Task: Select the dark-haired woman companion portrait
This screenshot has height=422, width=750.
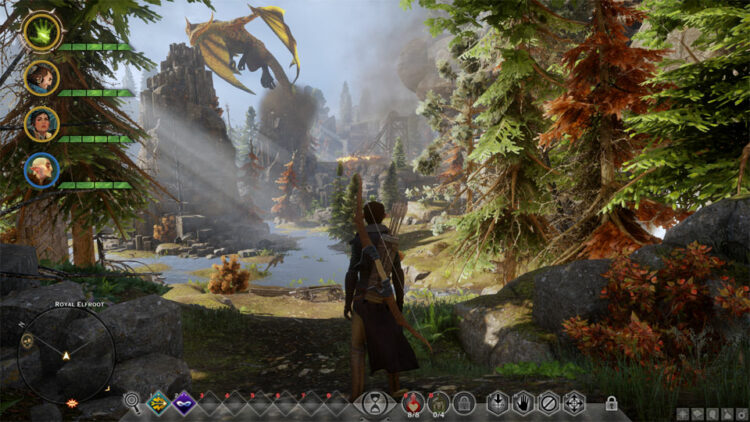Action: (x=42, y=124)
